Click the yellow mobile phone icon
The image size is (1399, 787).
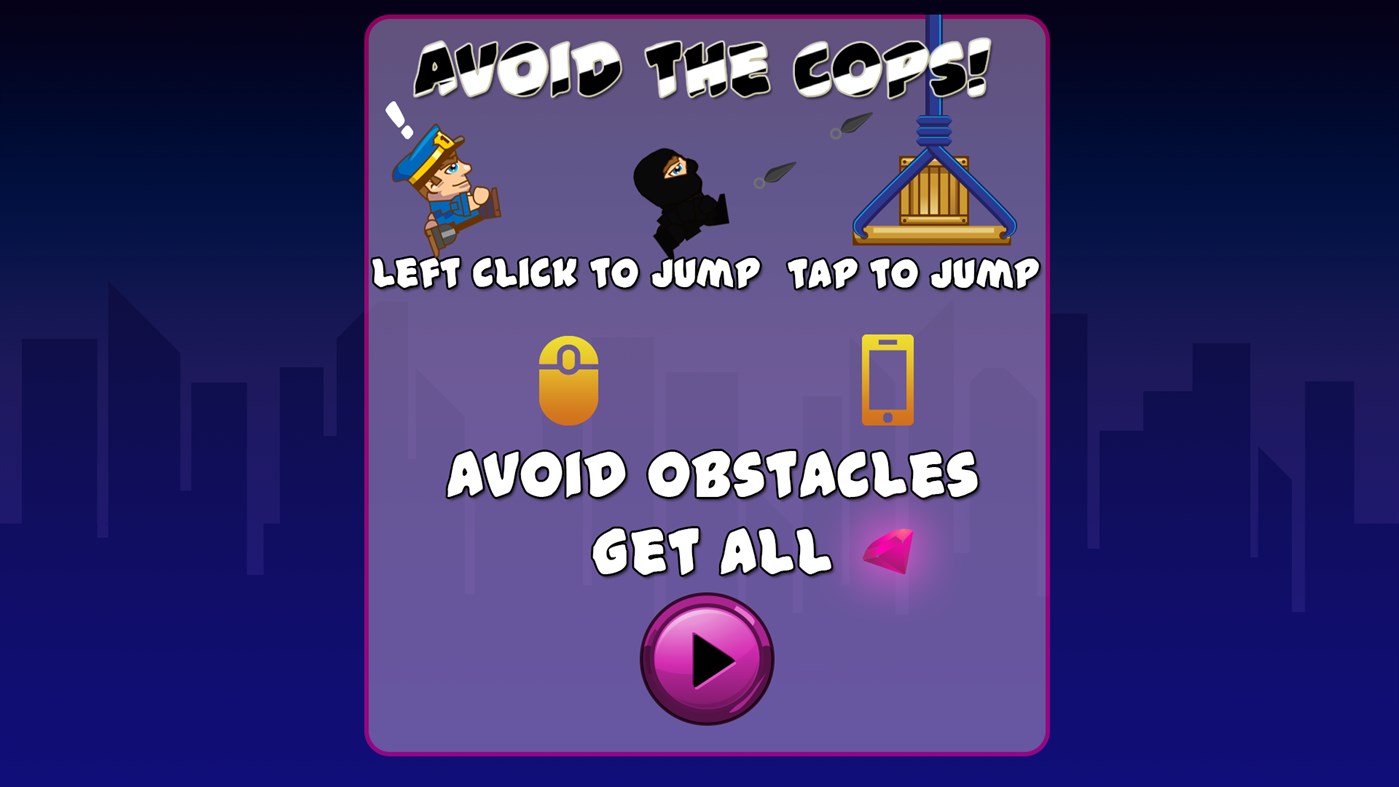click(886, 380)
